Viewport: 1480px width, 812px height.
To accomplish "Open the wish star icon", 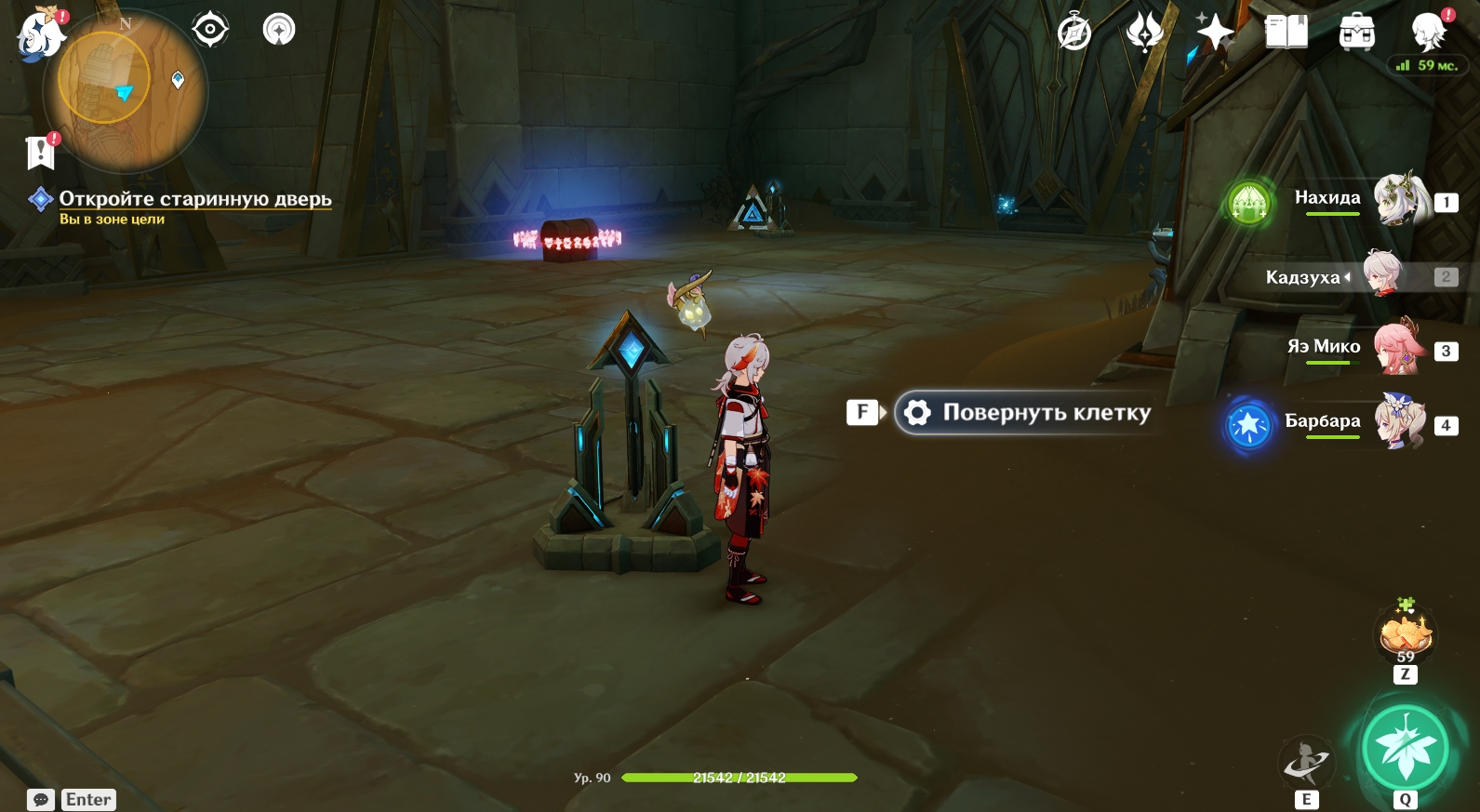I will coord(1215,33).
